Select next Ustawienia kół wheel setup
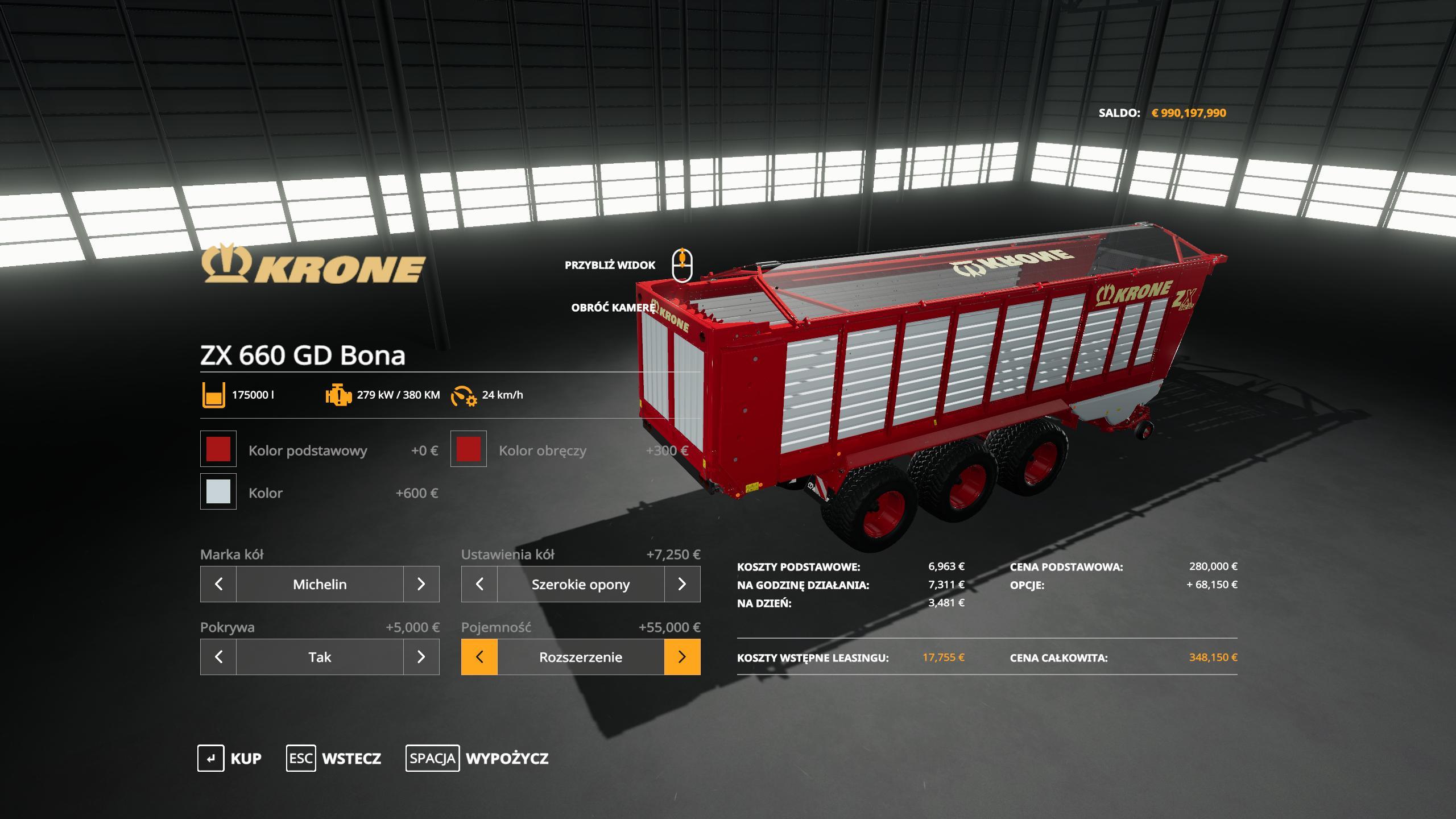 click(x=682, y=584)
